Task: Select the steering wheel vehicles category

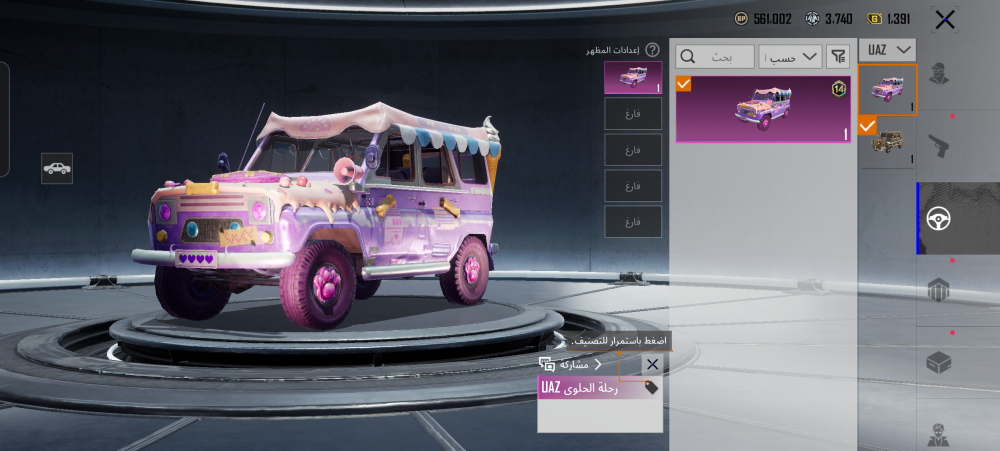Action: pyautogui.click(x=938, y=218)
